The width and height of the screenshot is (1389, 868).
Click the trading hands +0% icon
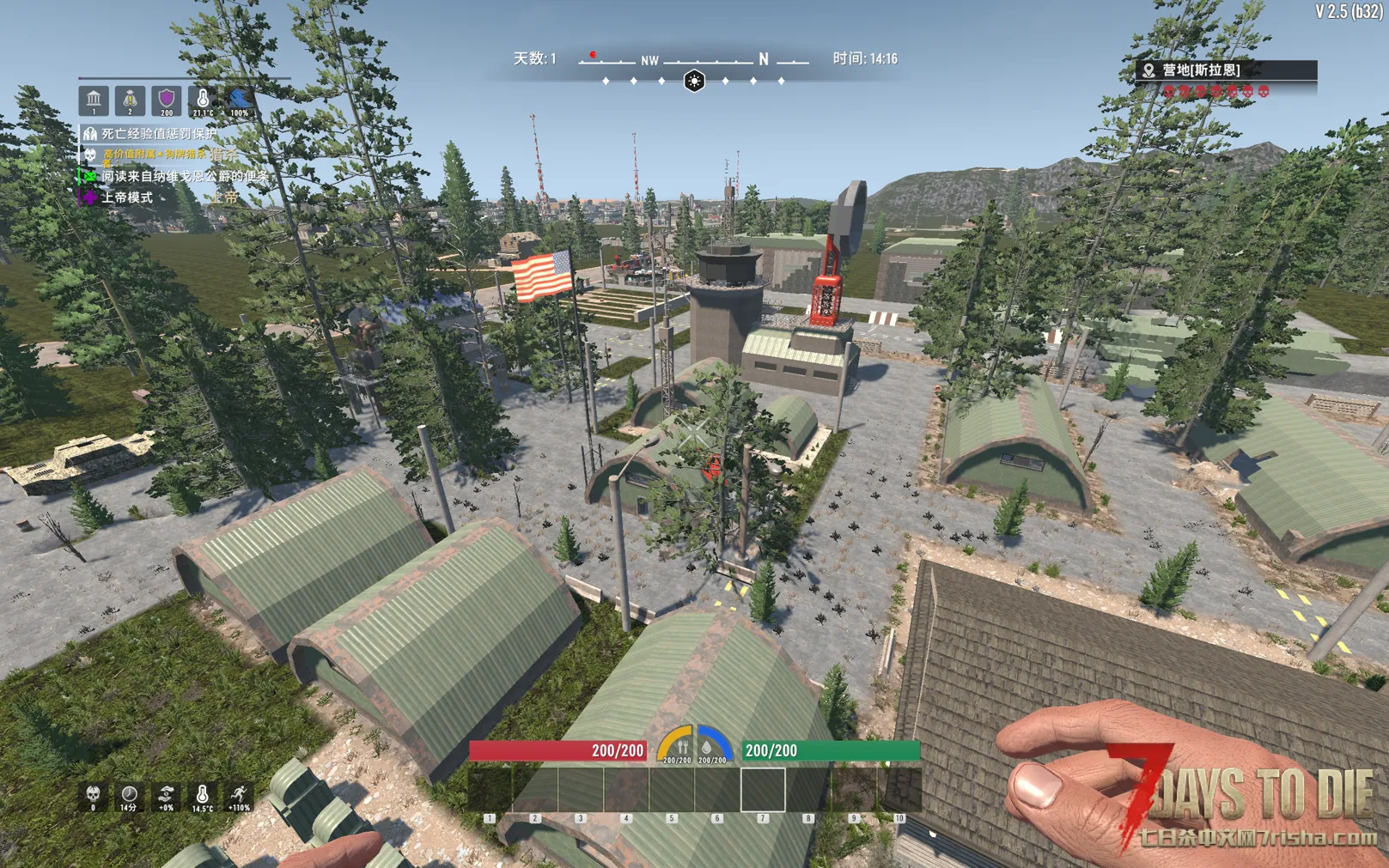[x=167, y=796]
